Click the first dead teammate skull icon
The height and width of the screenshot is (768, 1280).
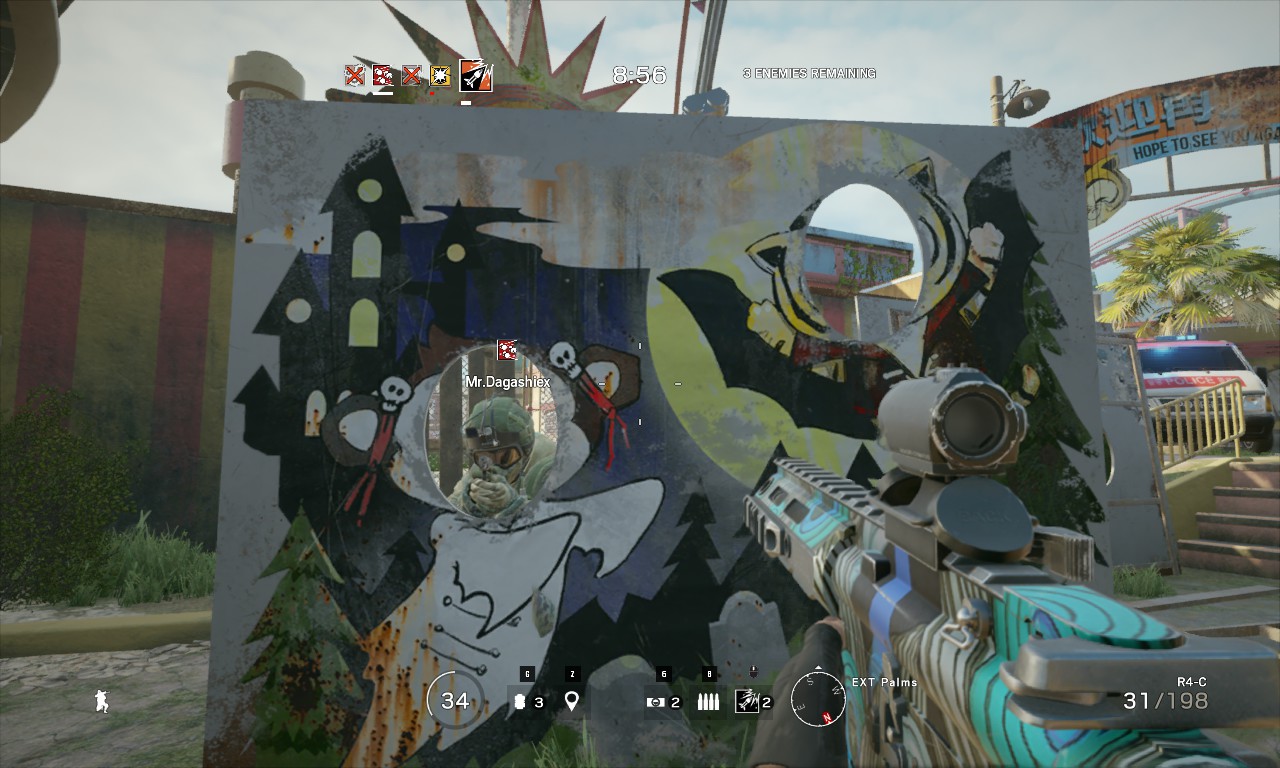coord(355,74)
